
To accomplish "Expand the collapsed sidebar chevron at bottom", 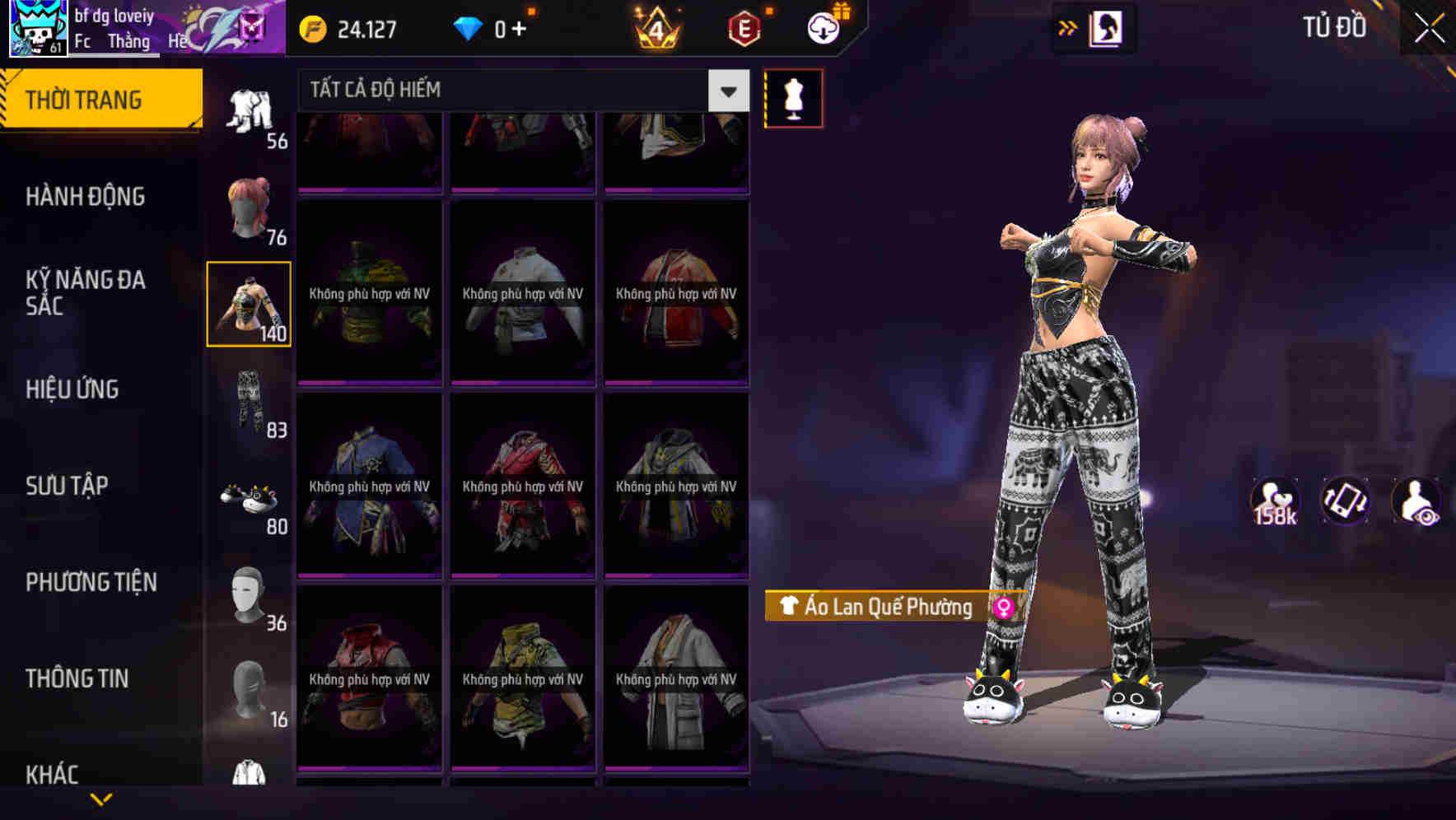I will coord(101,797).
